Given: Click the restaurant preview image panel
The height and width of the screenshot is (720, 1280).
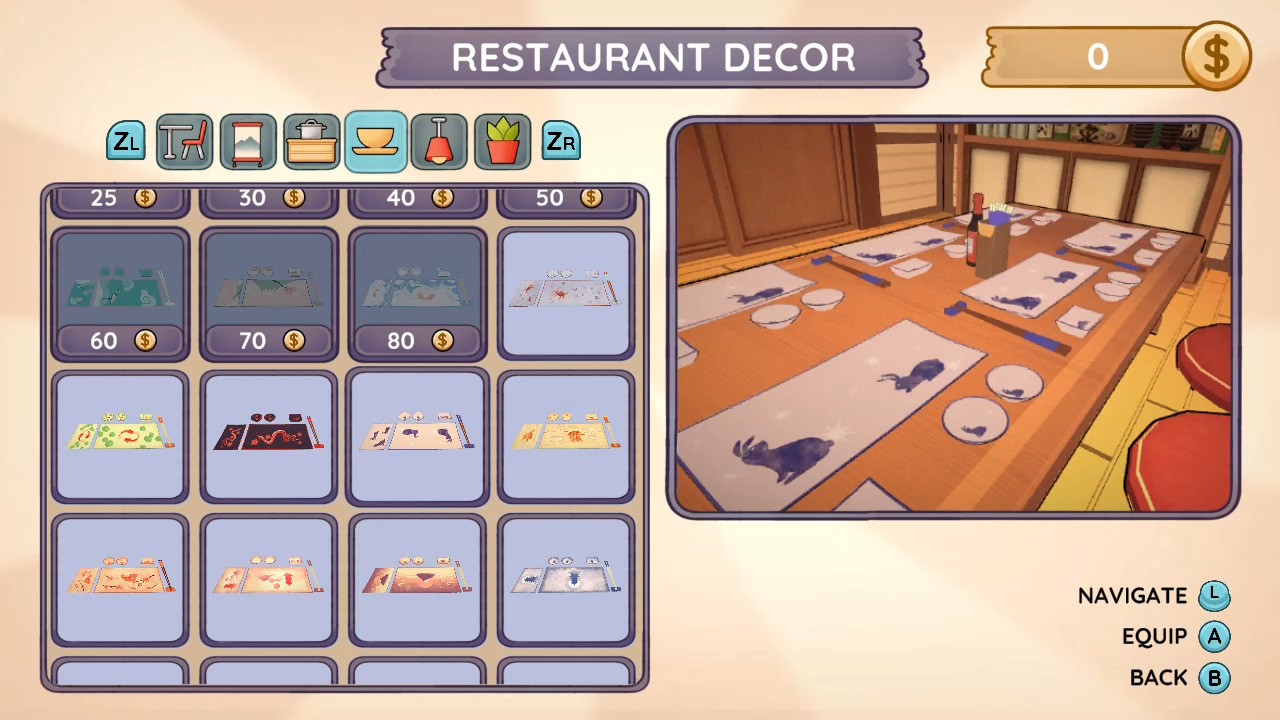Looking at the screenshot, I should click(950, 318).
